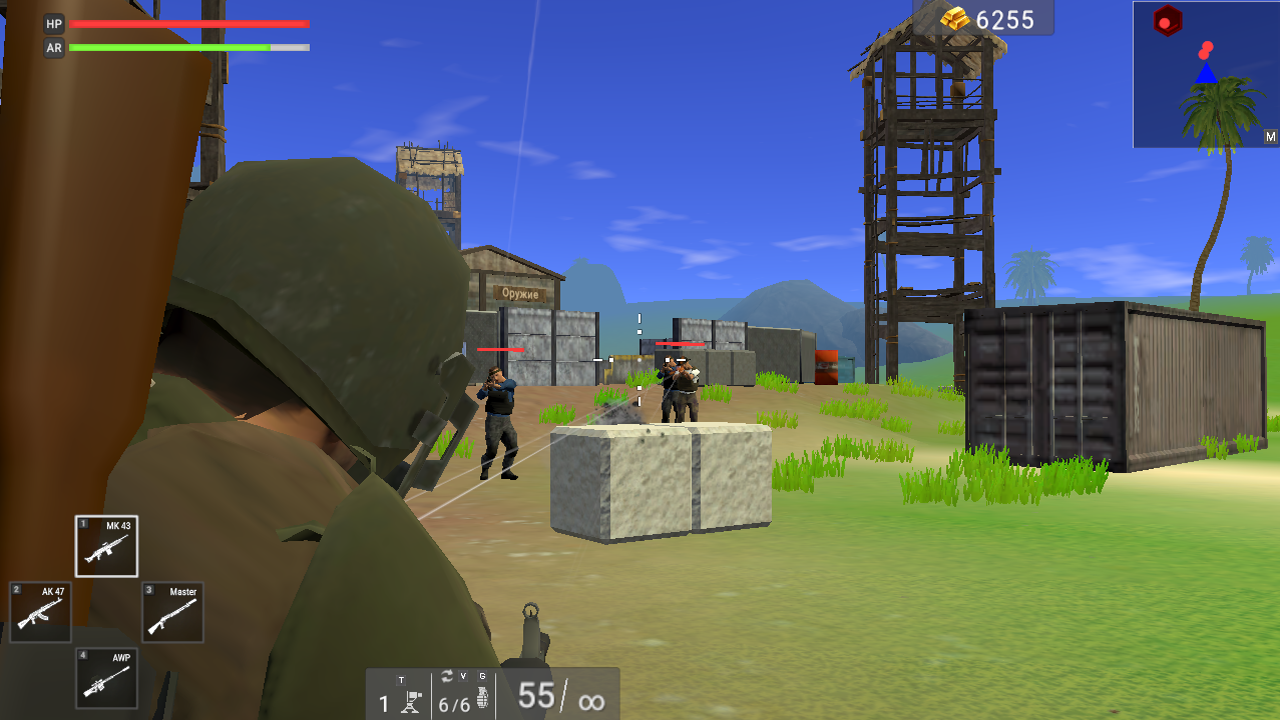The image size is (1280, 720).
Task: Select the MK 43 in weapon slot 1
Action: (106, 547)
